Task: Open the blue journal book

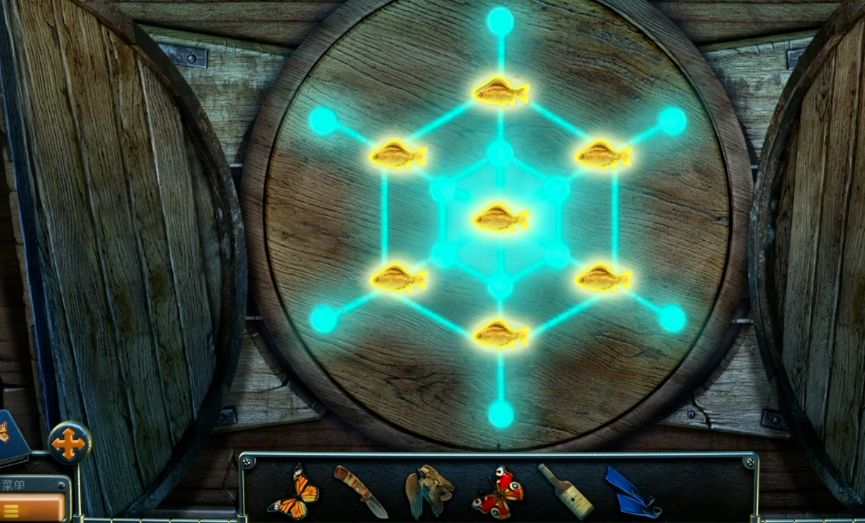Action: tap(12, 438)
